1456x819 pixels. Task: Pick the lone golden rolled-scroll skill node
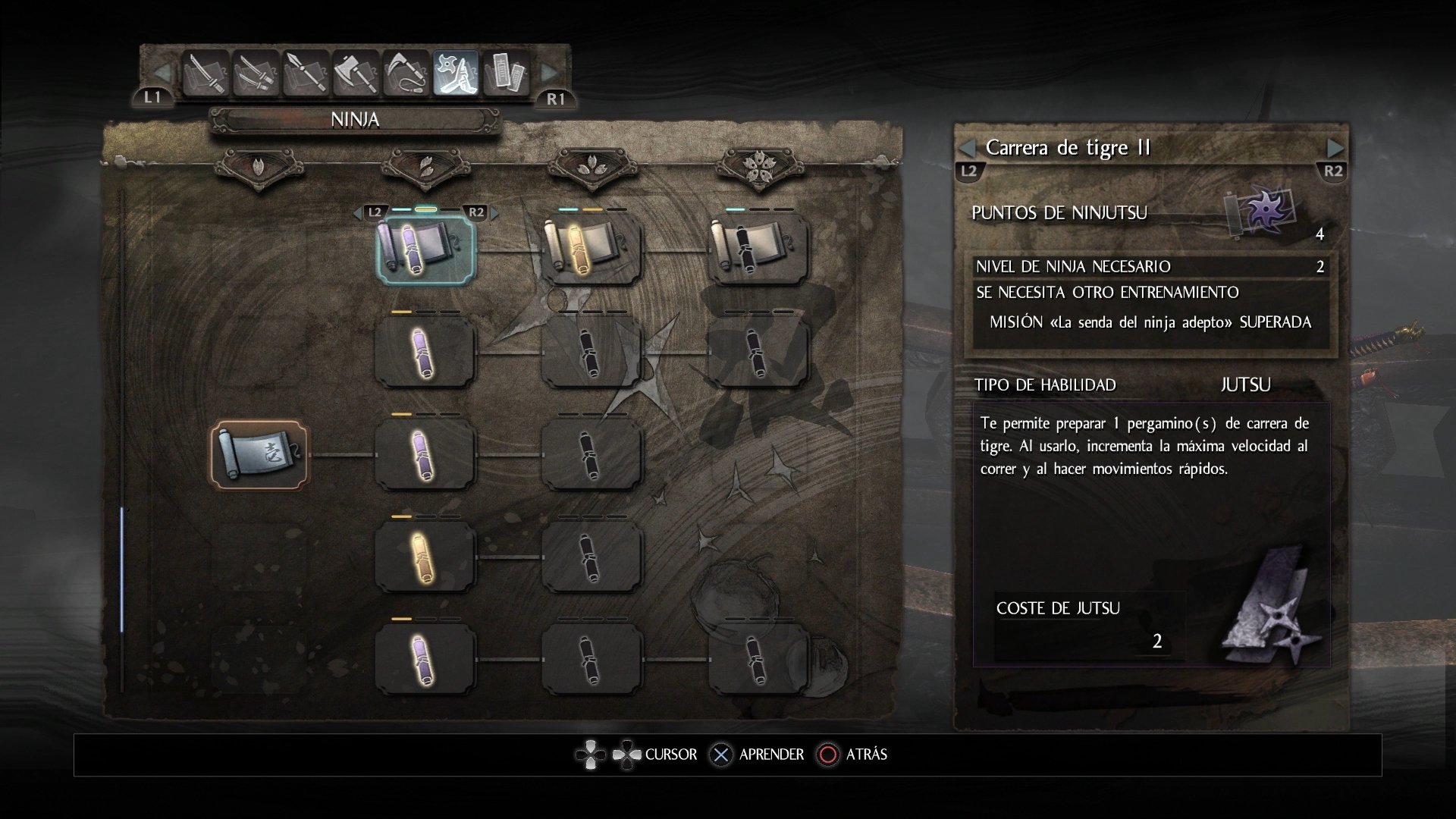425,557
